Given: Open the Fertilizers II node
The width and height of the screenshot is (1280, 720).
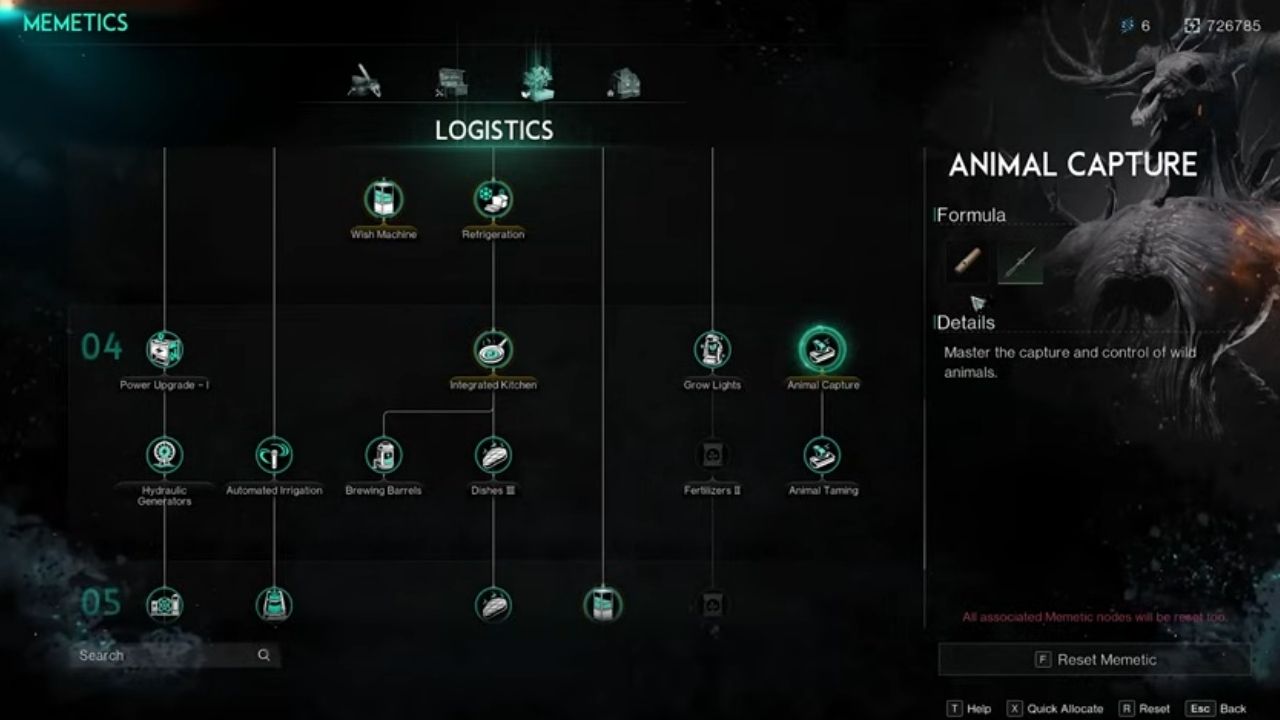Looking at the screenshot, I should (712, 455).
